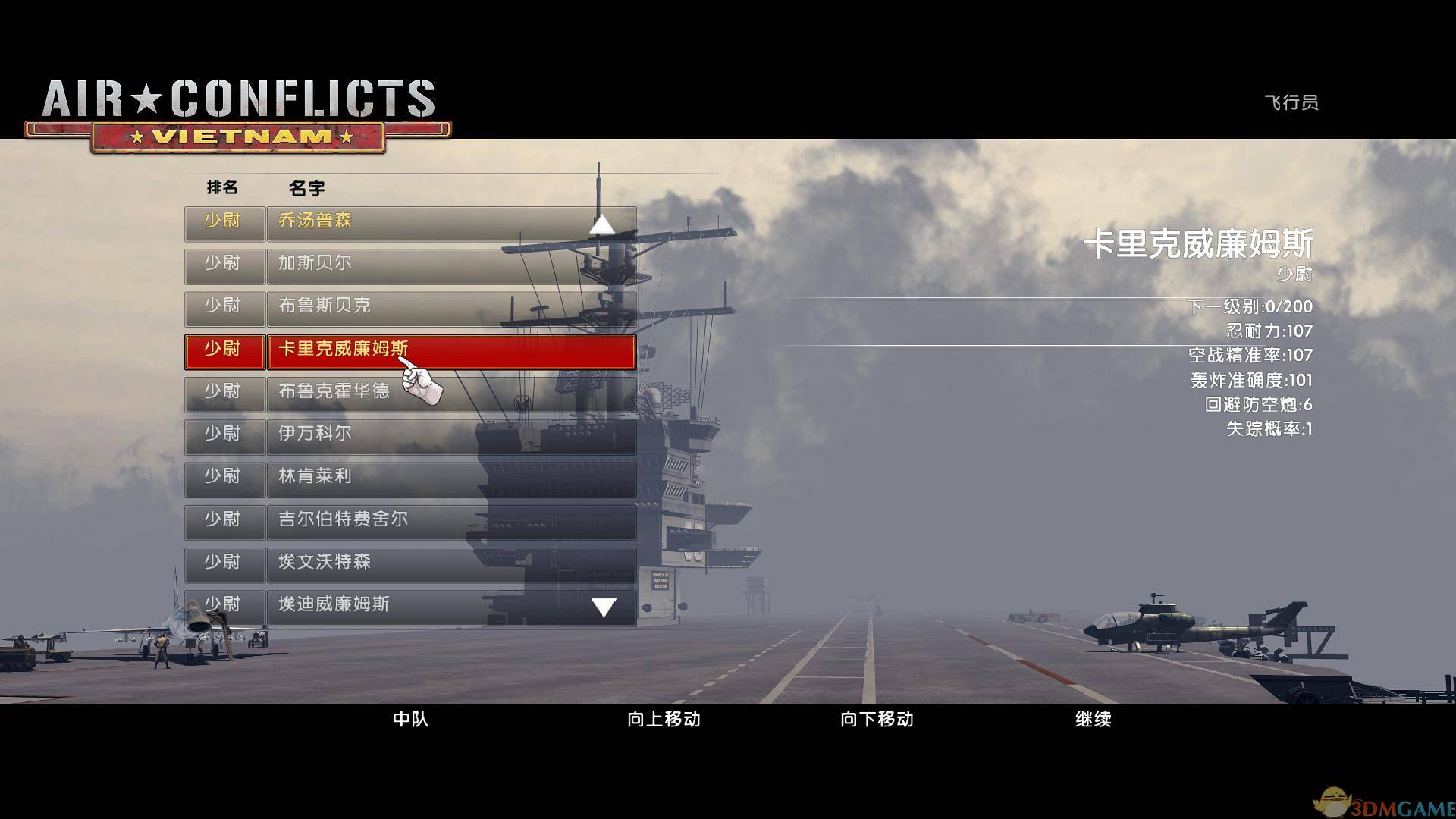Click the 飞行员 header label
Image resolution: width=1456 pixels, height=819 pixels.
(1289, 102)
